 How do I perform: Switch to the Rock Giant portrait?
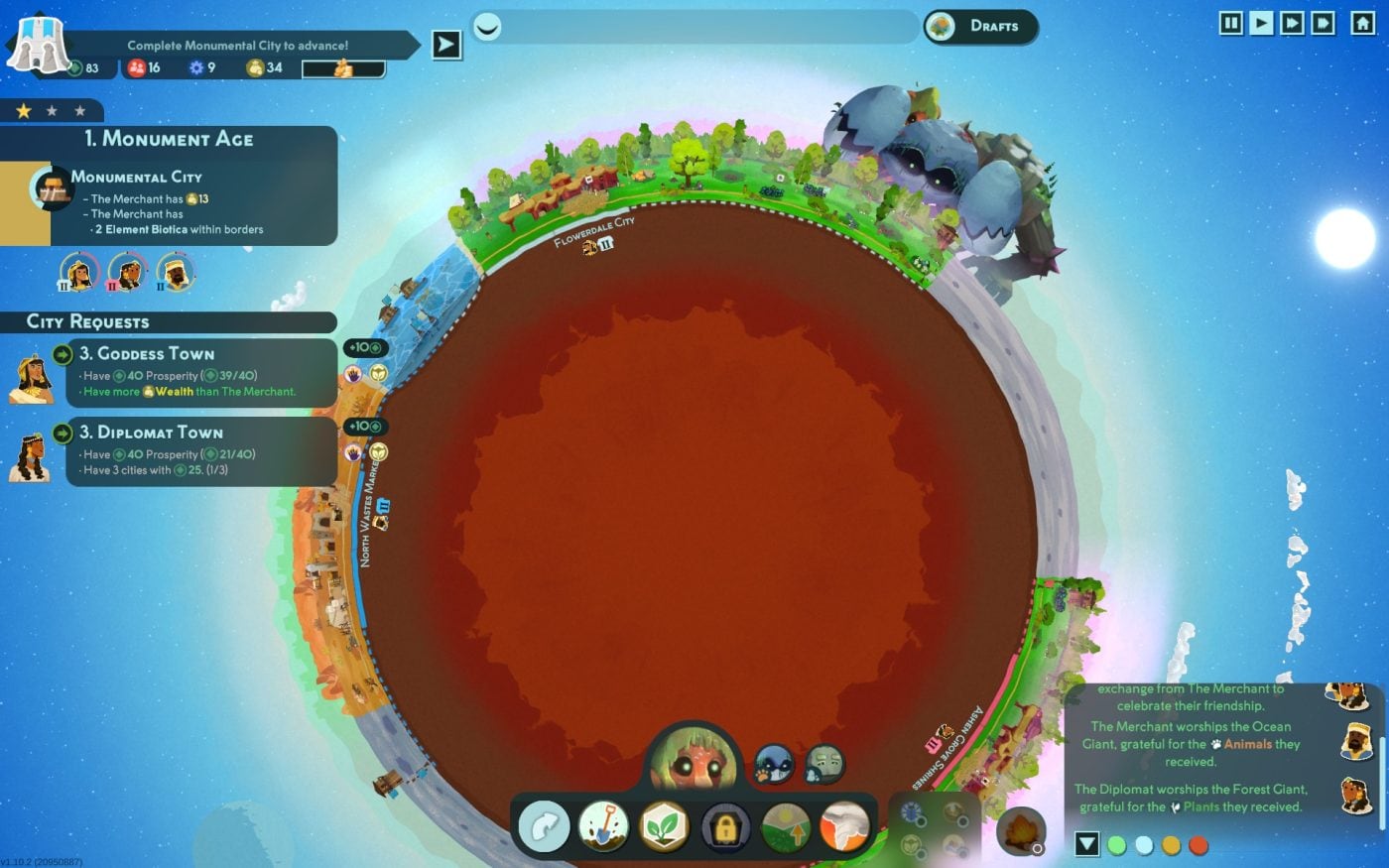tap(823, 764)
